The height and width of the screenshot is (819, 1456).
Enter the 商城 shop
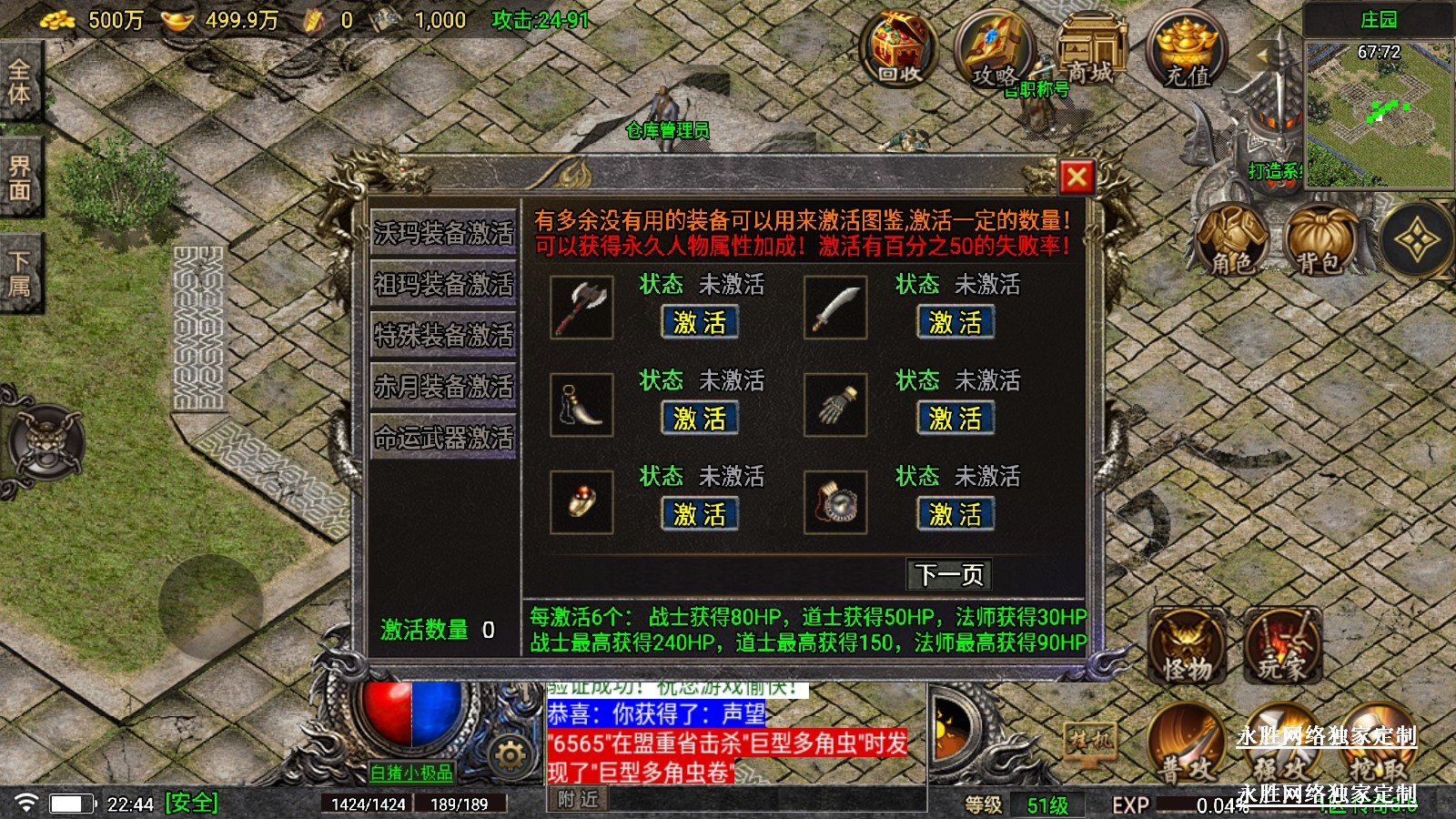pos(1089,50)
